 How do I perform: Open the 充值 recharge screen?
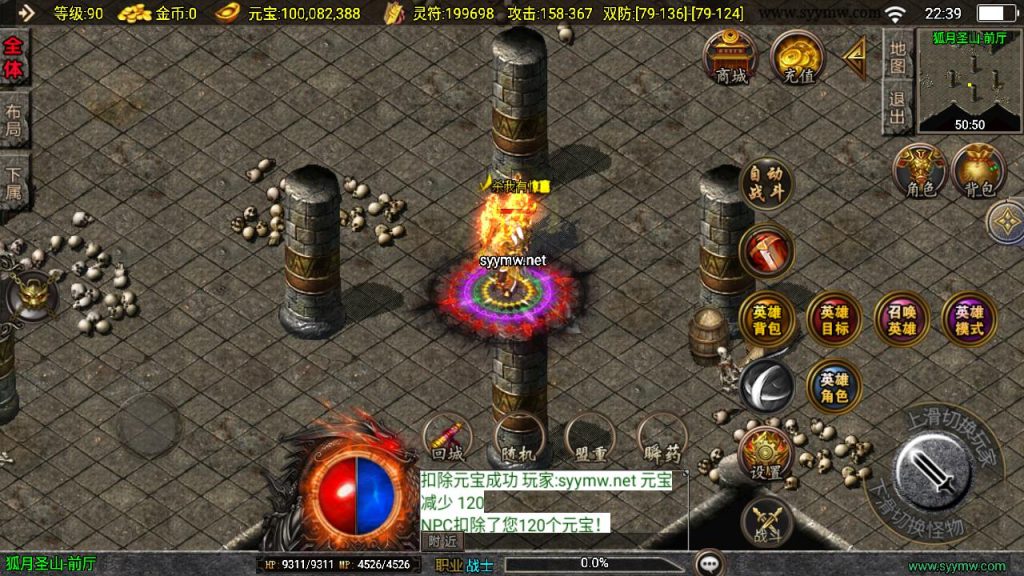[x=796, y=59]
